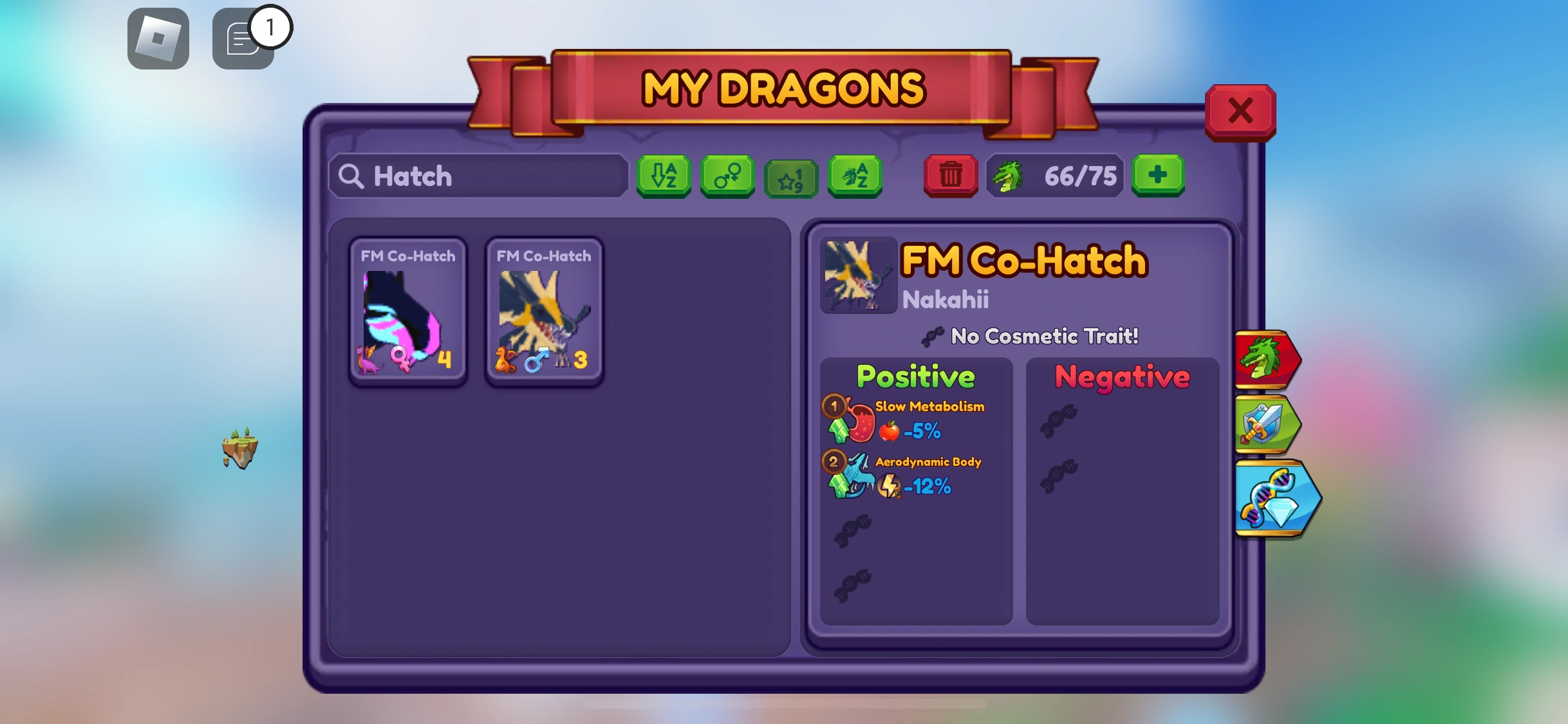The width and height of the screenshot is (1568, 724).
Task: Toggle the male-female gender filter
Action: [x=727, y=177]
